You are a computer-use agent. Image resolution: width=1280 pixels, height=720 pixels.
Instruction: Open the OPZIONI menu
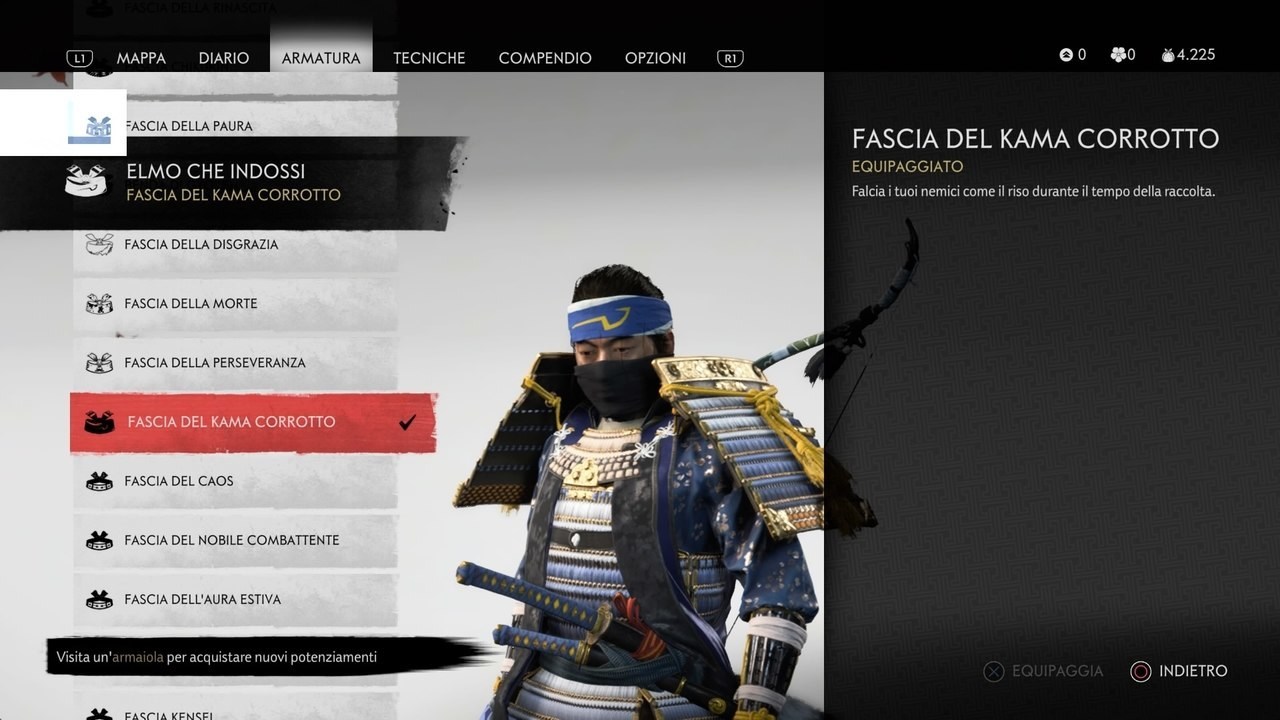pos(655,58)
